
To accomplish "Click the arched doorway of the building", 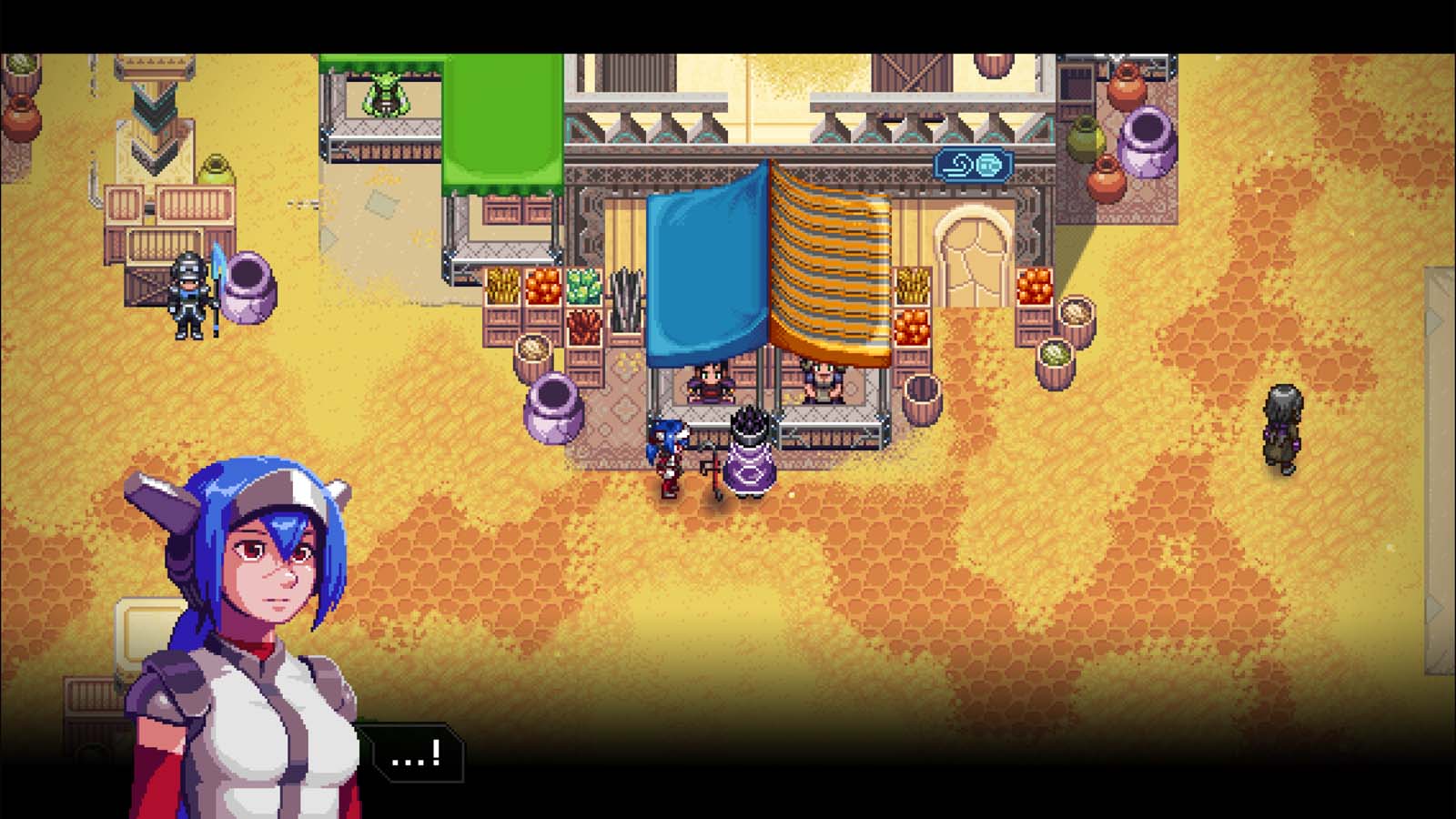I will click(x=970, y=250).
